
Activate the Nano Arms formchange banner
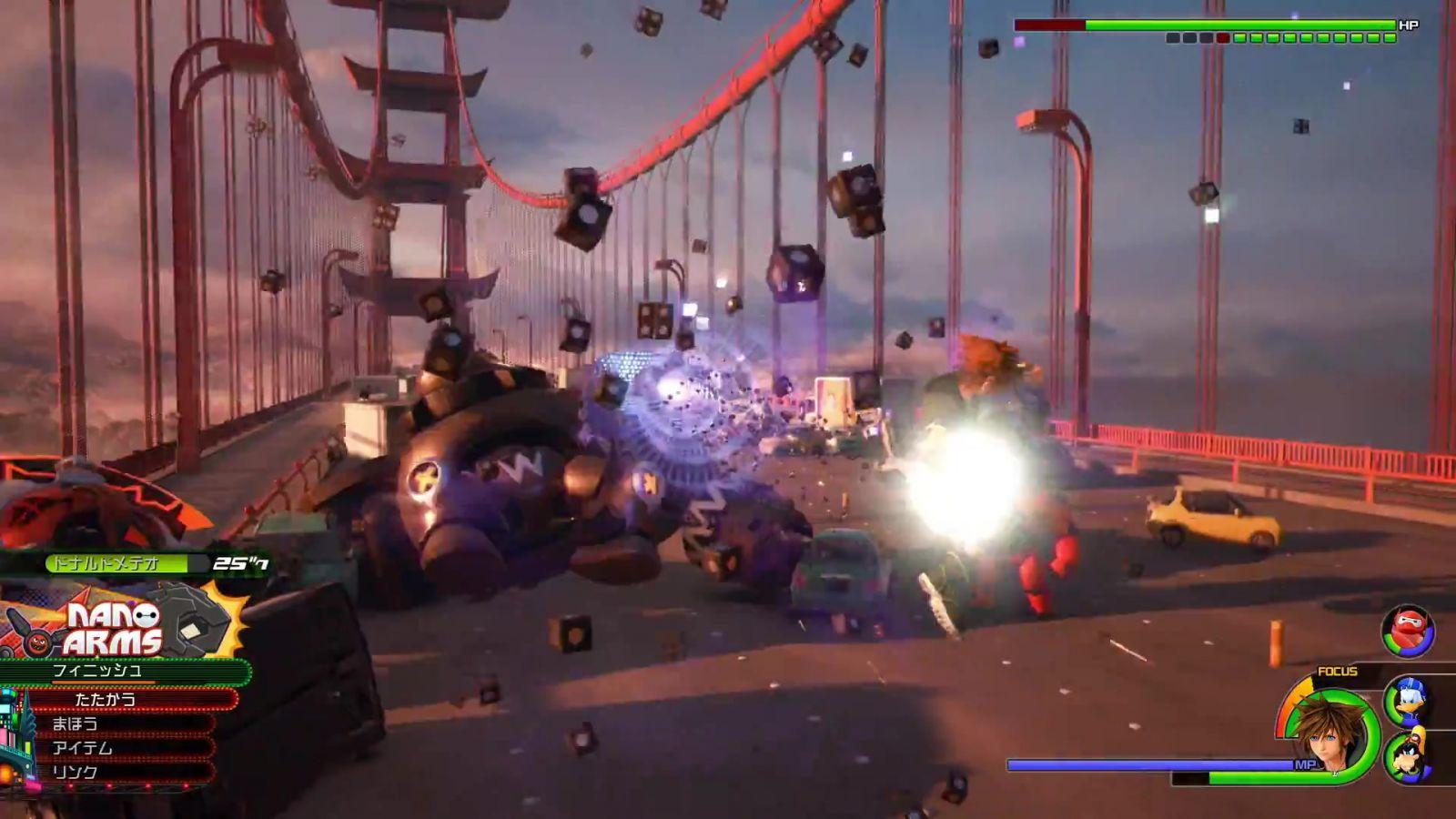pos(114,628)
